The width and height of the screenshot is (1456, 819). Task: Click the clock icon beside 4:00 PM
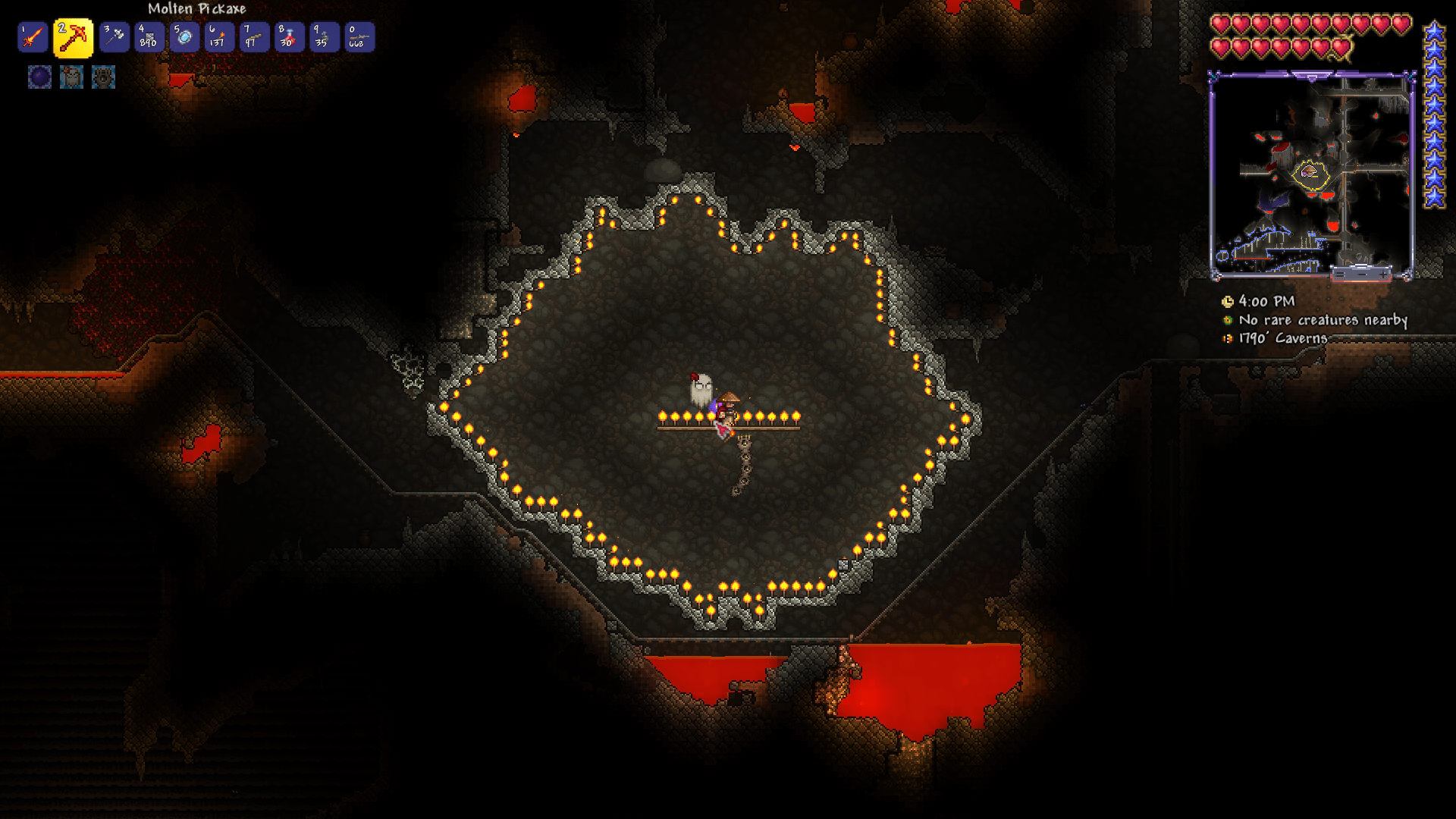[x=1228, y=303]
